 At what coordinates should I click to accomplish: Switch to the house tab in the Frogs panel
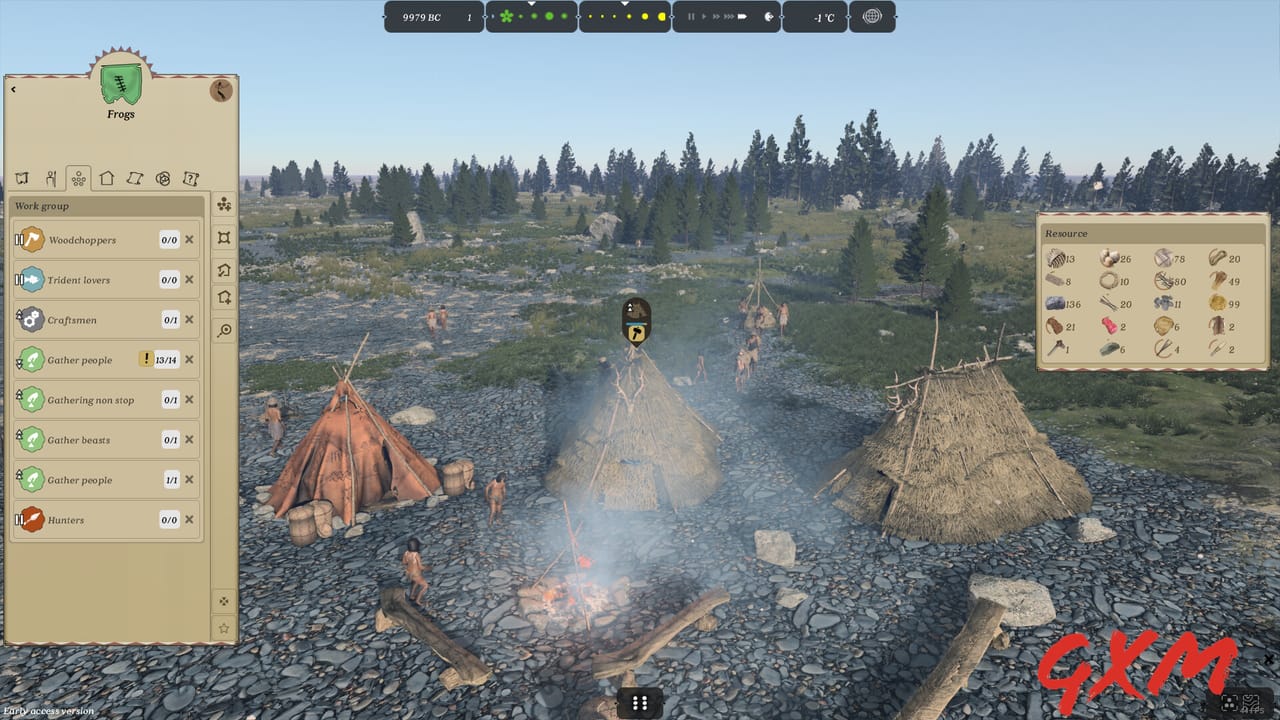tap(105, 178)
